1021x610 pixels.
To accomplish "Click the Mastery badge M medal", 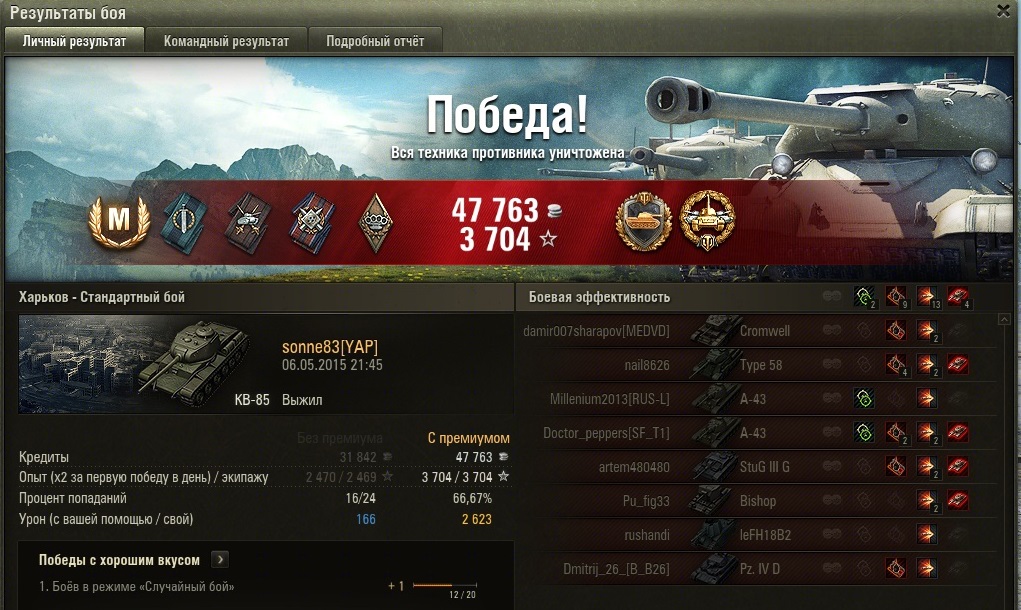I will 119,221.
